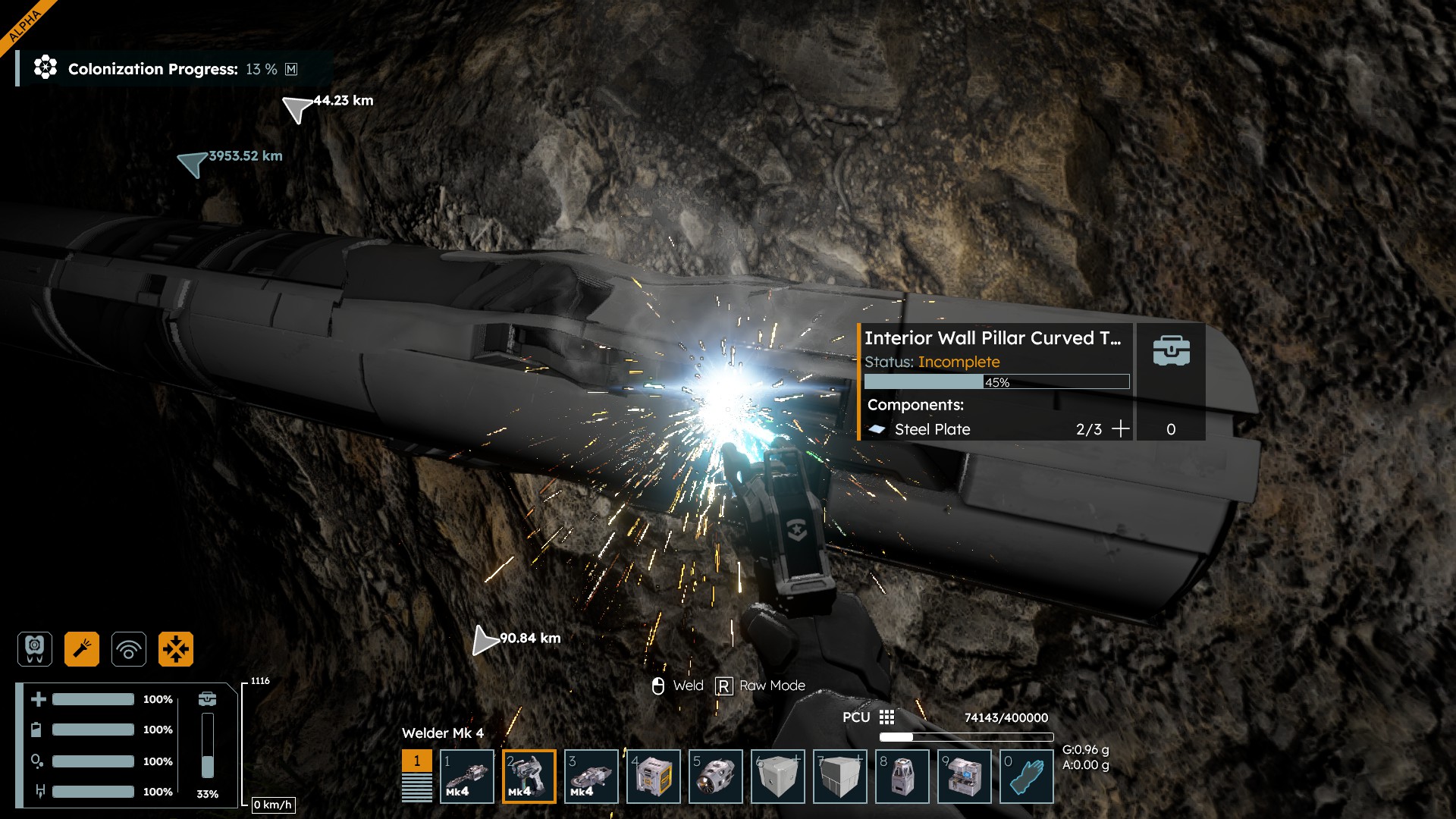This screenshot has width=1456, height=819.
Task: Click the toolbox icon in the block panel
Action: (x=1171, y=351)
